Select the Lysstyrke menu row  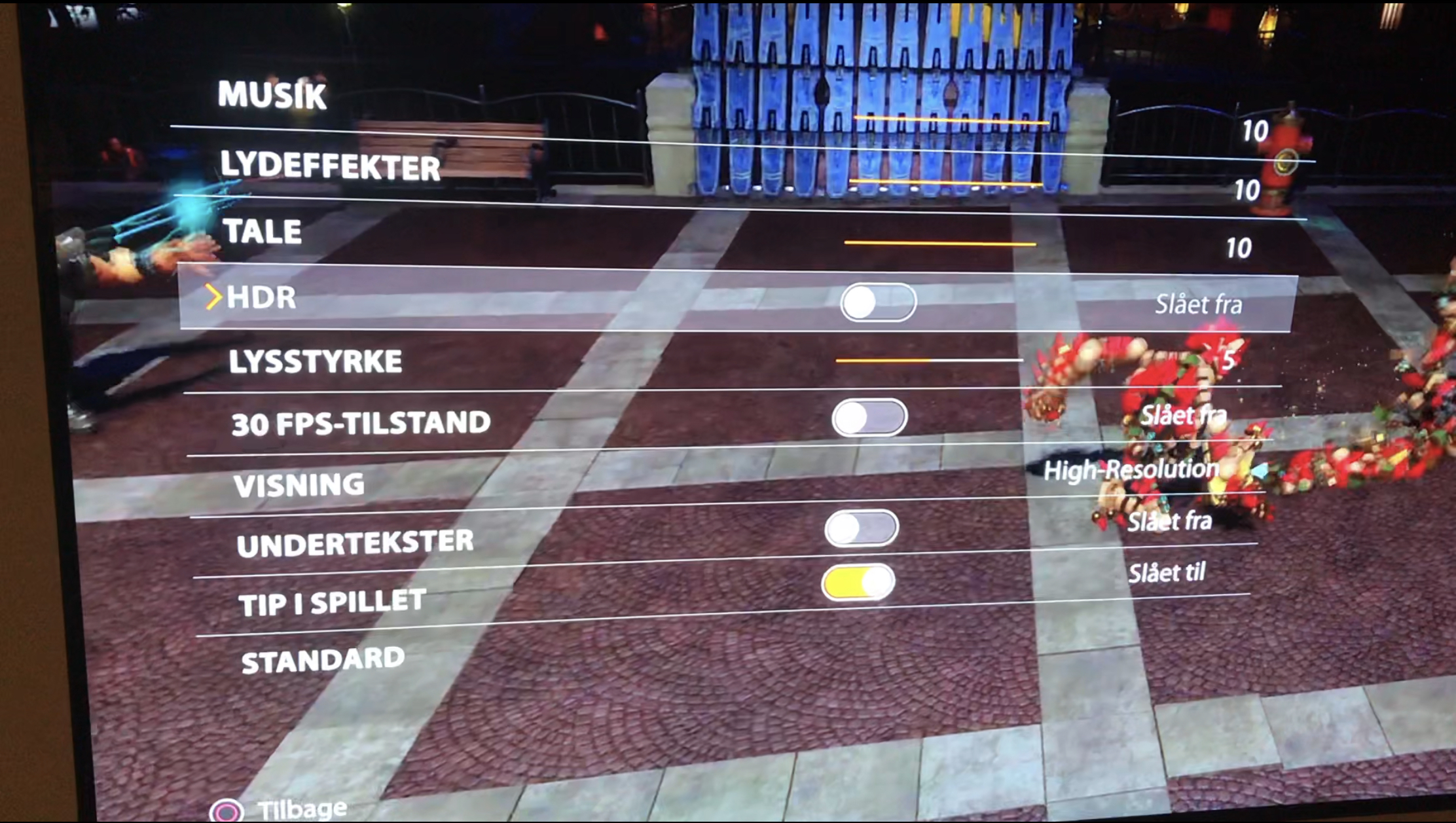(315, 361)
